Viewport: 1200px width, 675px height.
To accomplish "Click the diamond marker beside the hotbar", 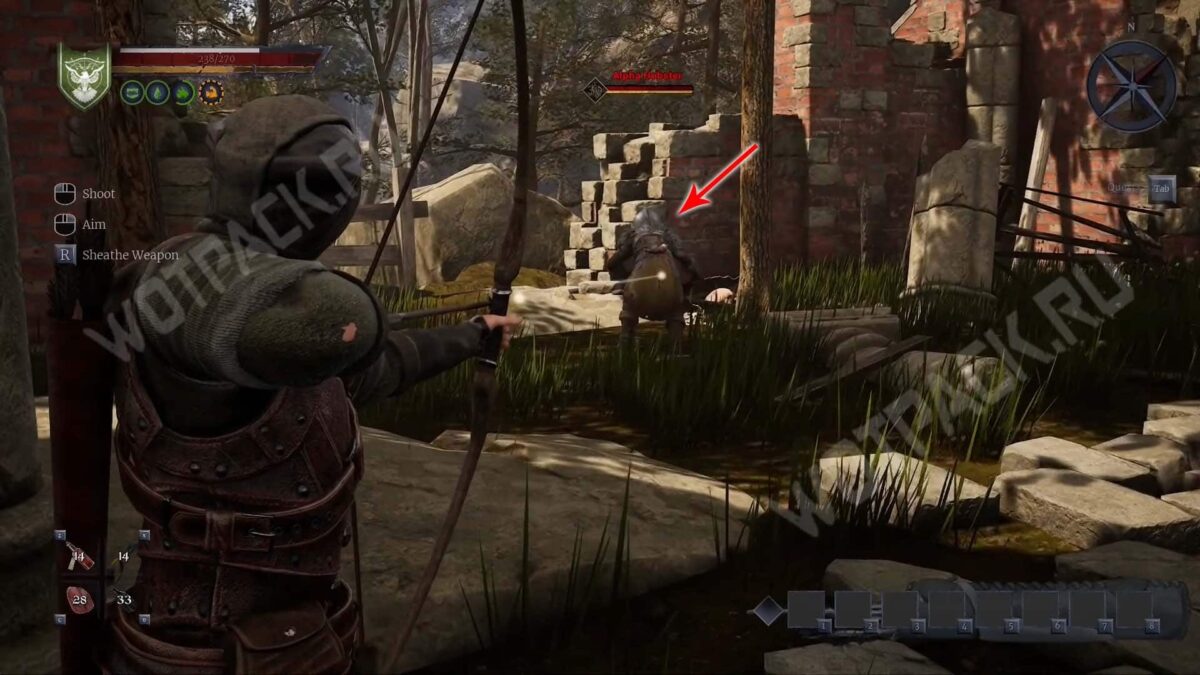I will 766,609.
